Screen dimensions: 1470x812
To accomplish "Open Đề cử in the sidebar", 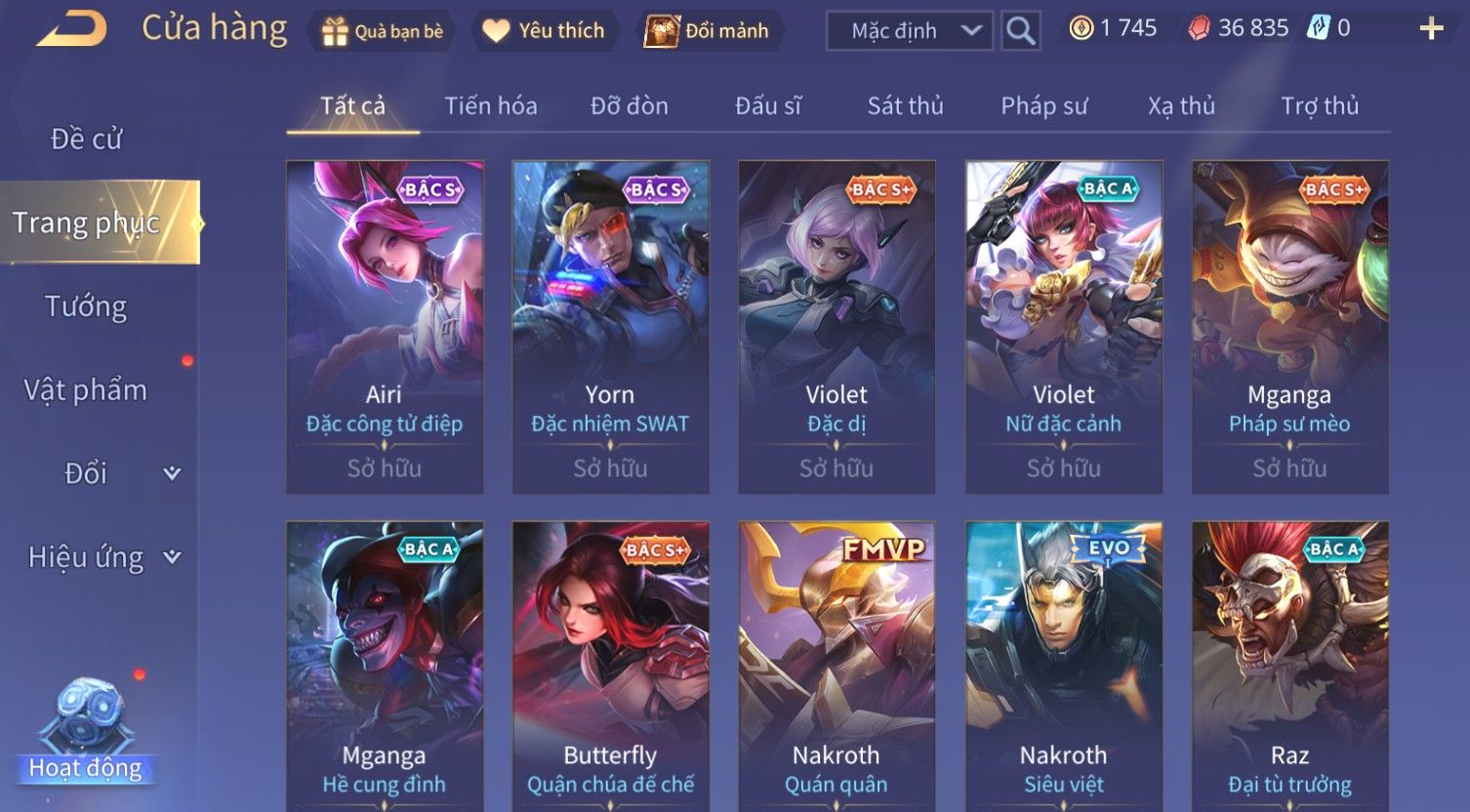I will coord(86,140).
